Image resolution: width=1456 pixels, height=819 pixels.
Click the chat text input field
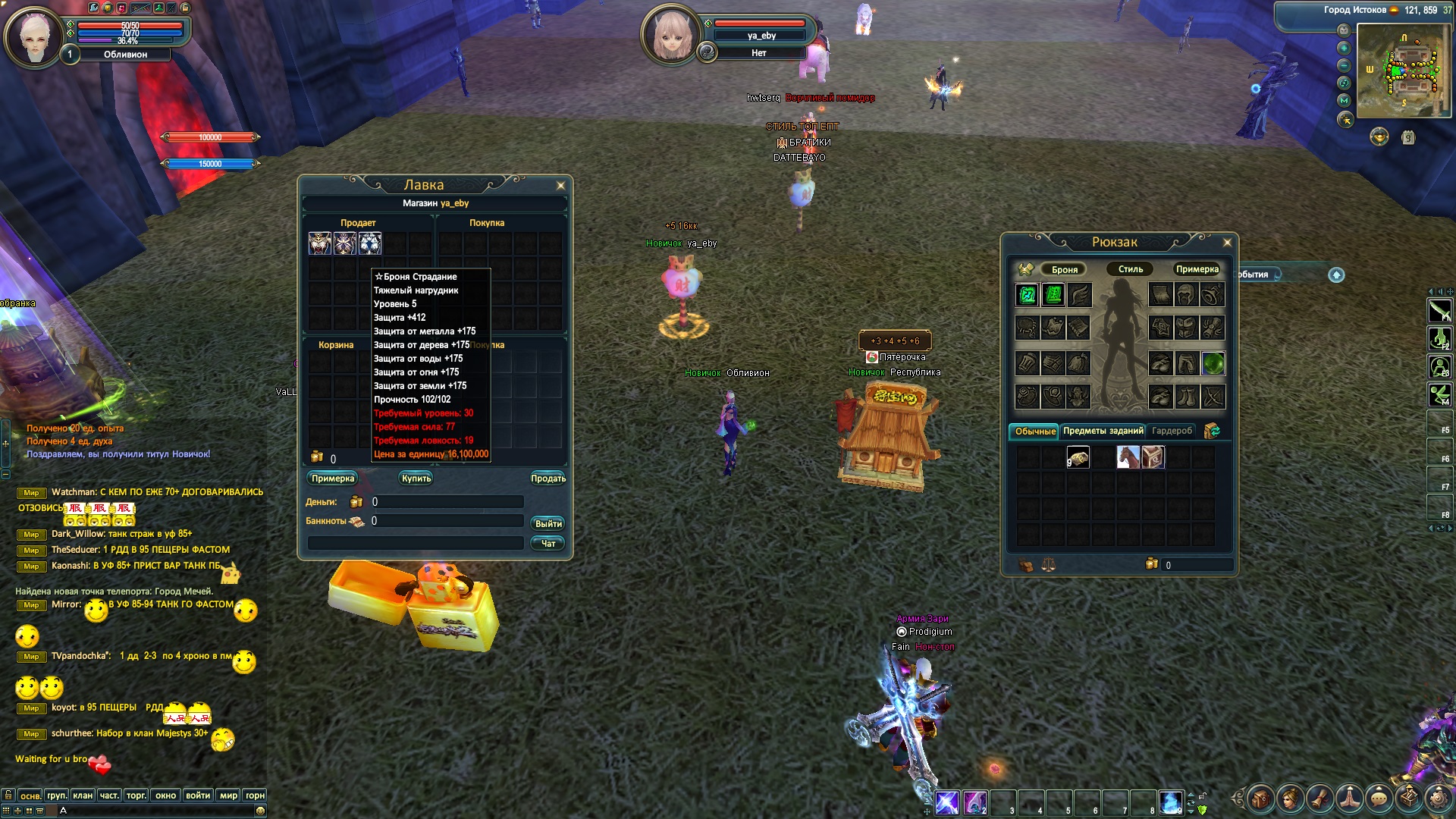[x=159, y=811]
